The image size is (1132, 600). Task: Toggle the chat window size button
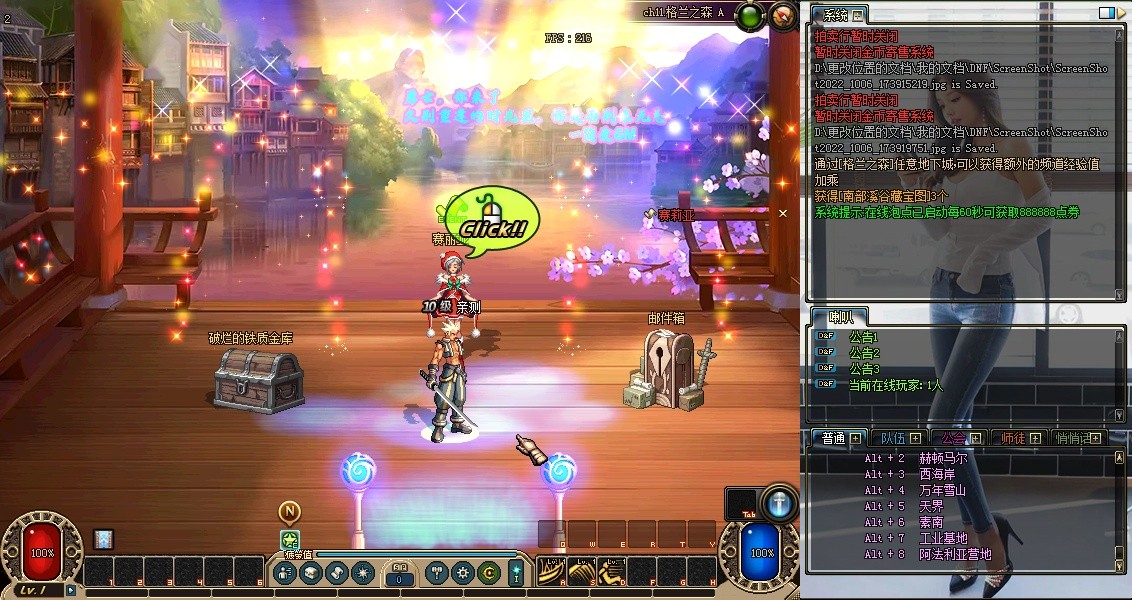1106,13
